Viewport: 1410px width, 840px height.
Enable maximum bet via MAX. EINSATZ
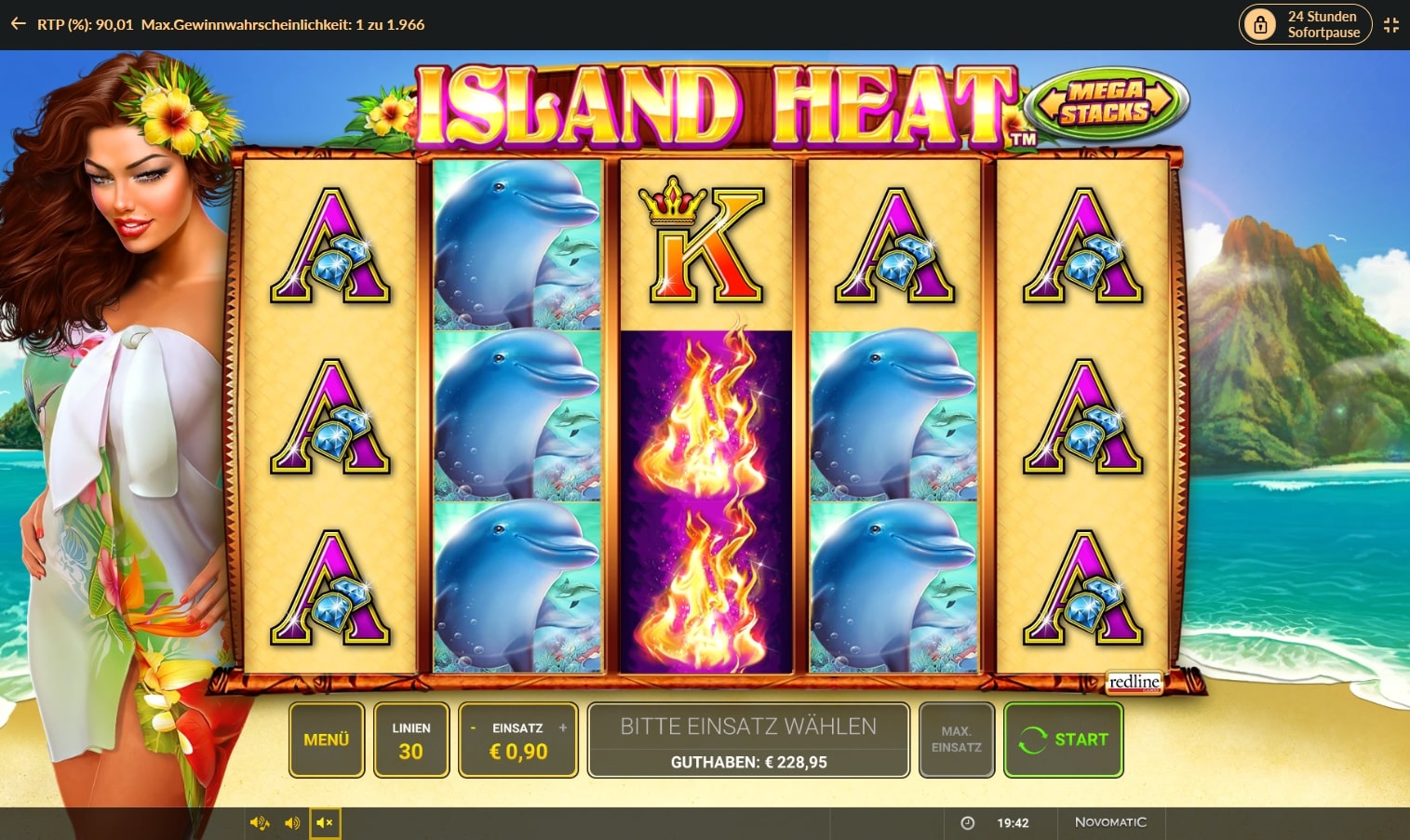coord(956,740)
